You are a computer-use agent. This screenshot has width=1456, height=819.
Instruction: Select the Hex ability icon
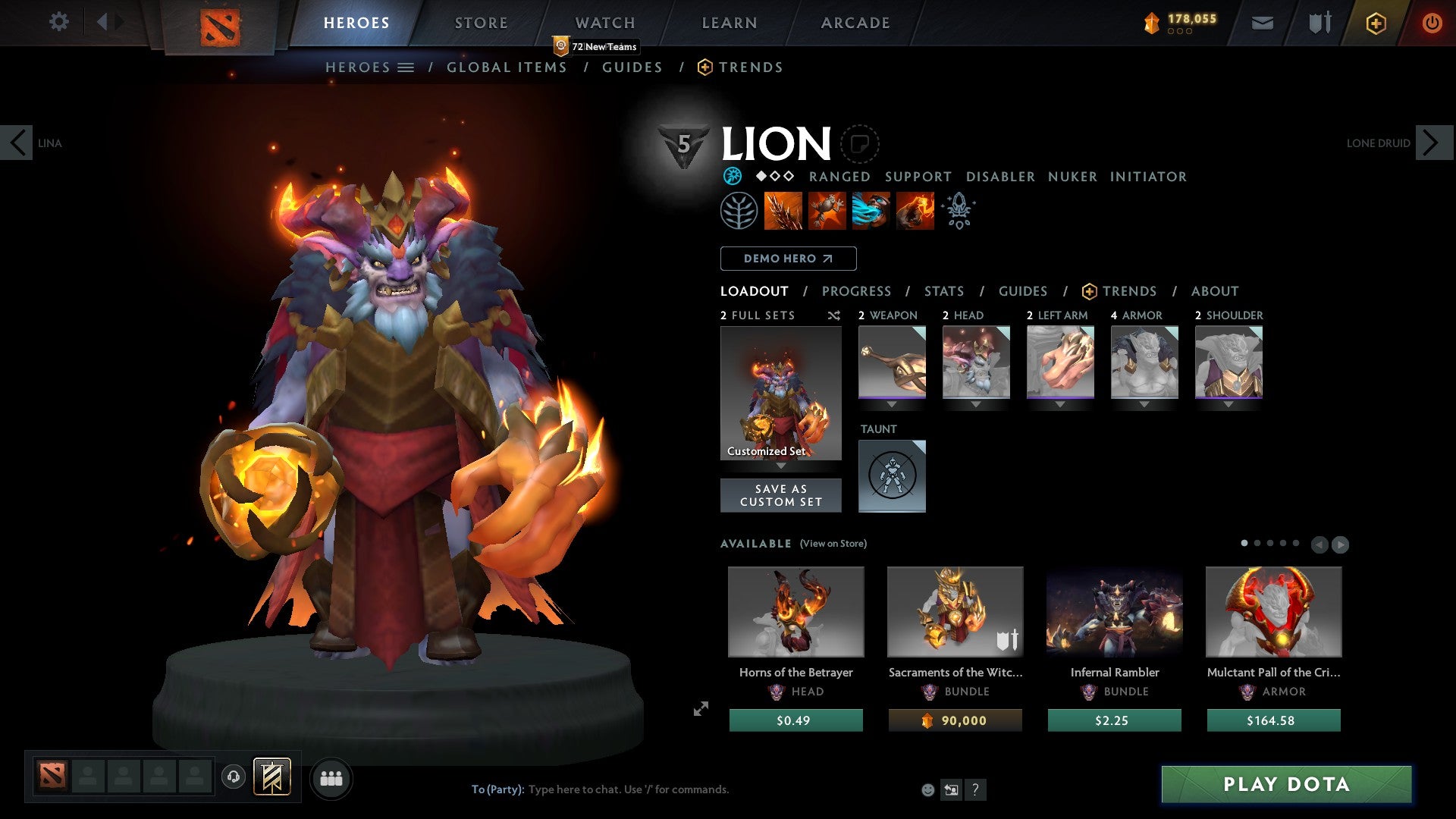click(825, 211)
